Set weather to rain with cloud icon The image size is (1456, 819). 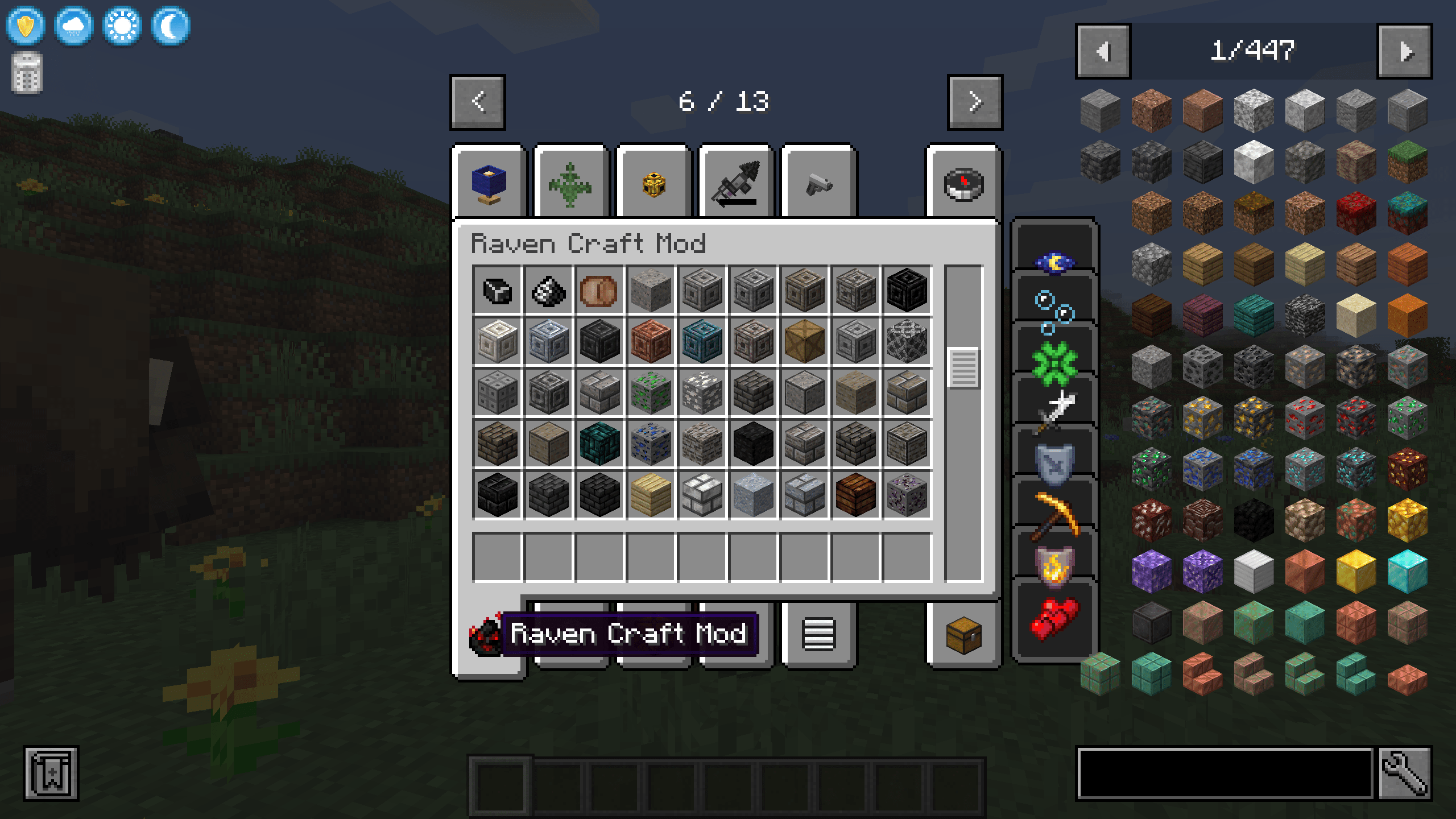pyautogui.click(x=74, y=26)
